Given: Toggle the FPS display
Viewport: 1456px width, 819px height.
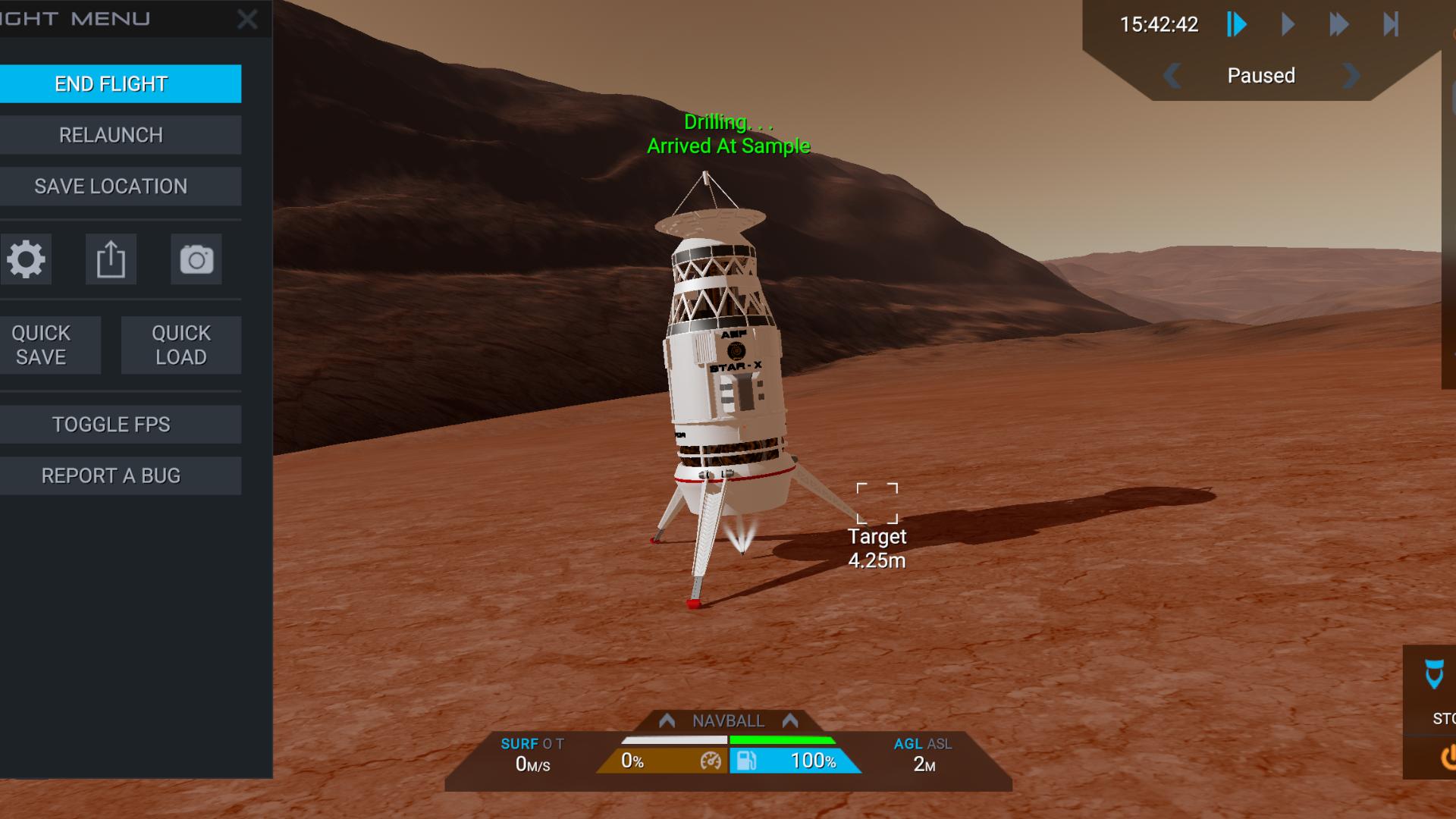Looking at the screenshot, I should tap(111, 425).
